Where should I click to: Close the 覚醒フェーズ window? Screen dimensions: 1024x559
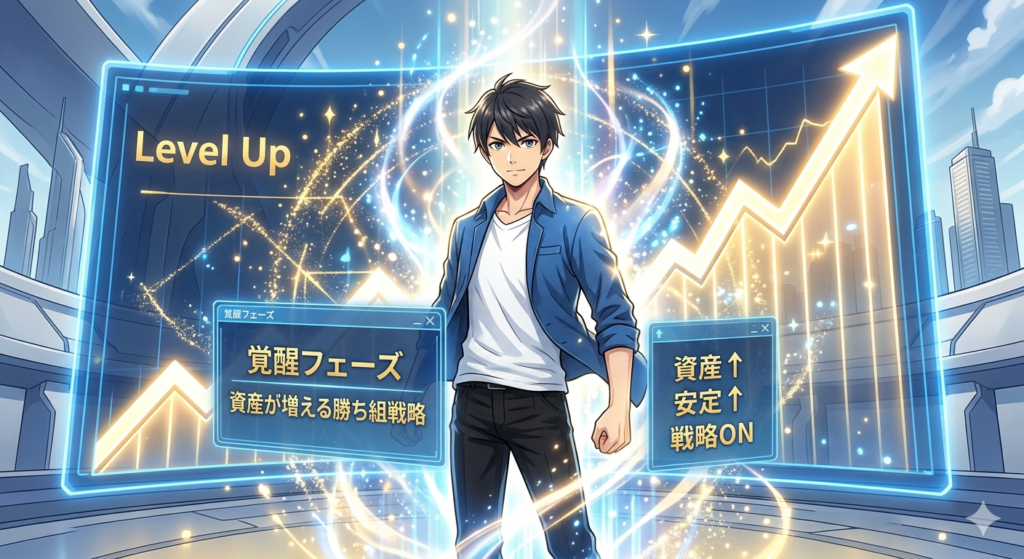coord(430,320)
